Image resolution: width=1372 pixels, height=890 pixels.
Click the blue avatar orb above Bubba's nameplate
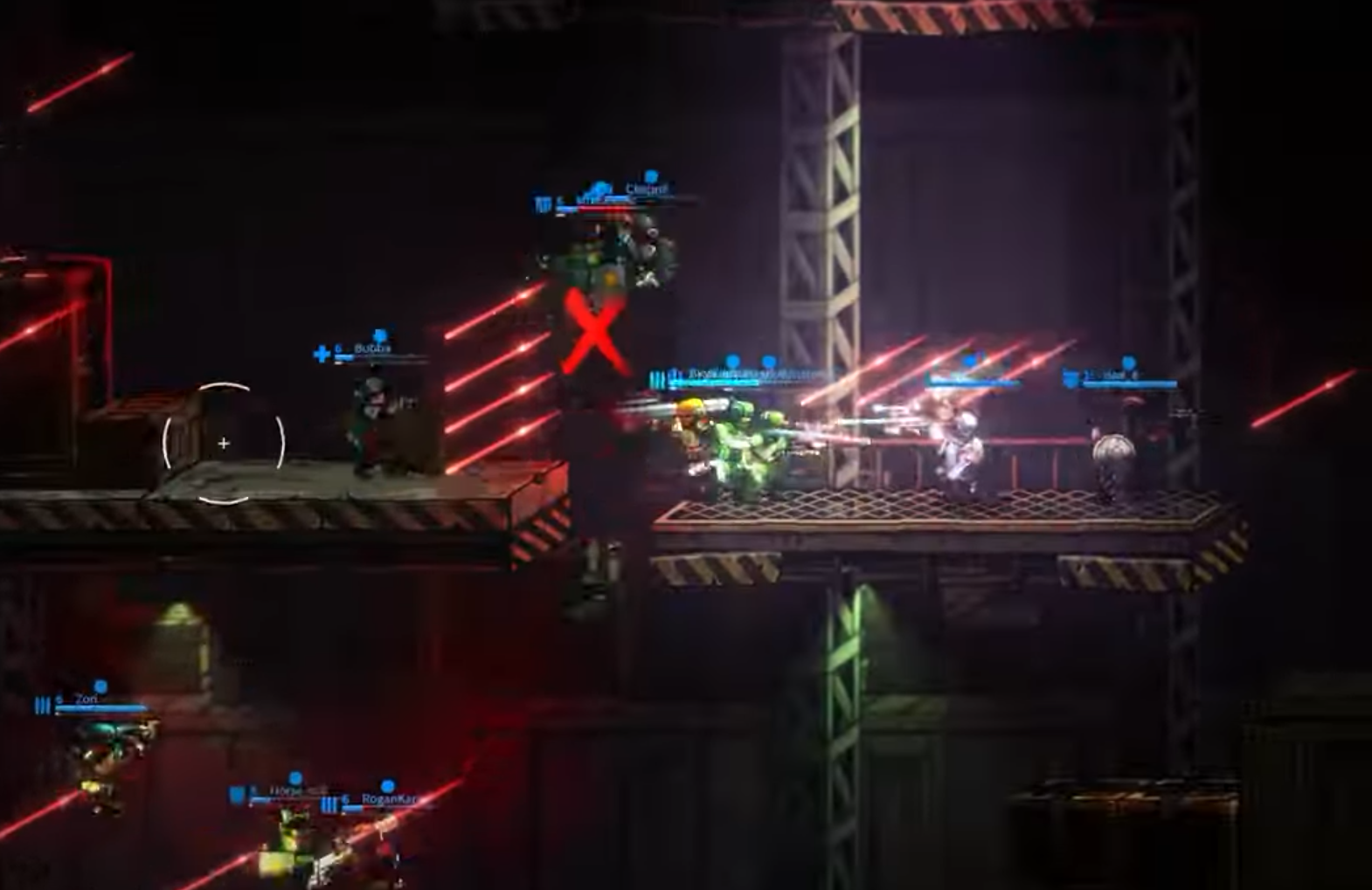click(x=380, y=335)
